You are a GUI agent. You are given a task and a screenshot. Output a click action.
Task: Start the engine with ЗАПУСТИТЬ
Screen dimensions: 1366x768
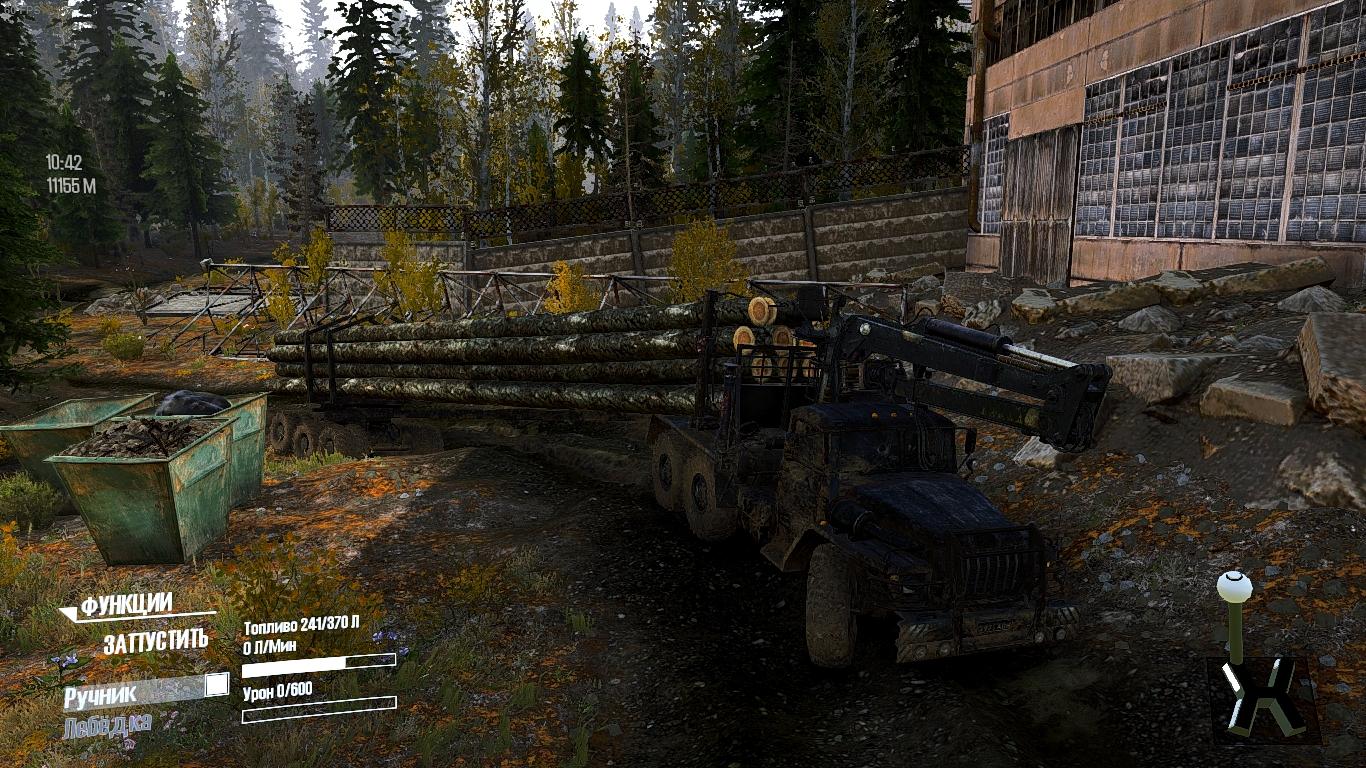155,641
